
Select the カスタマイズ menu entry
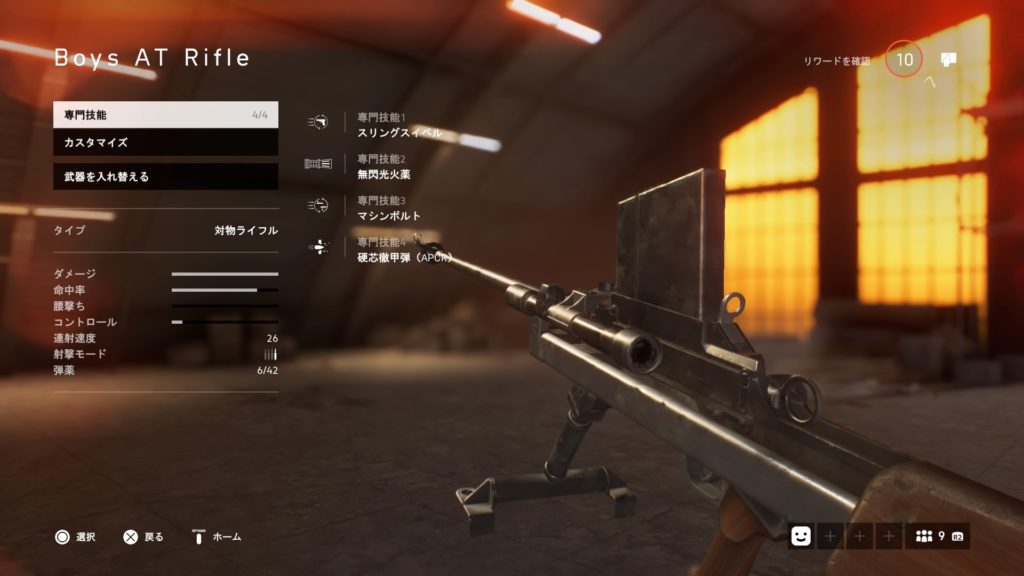pos(165,143)
